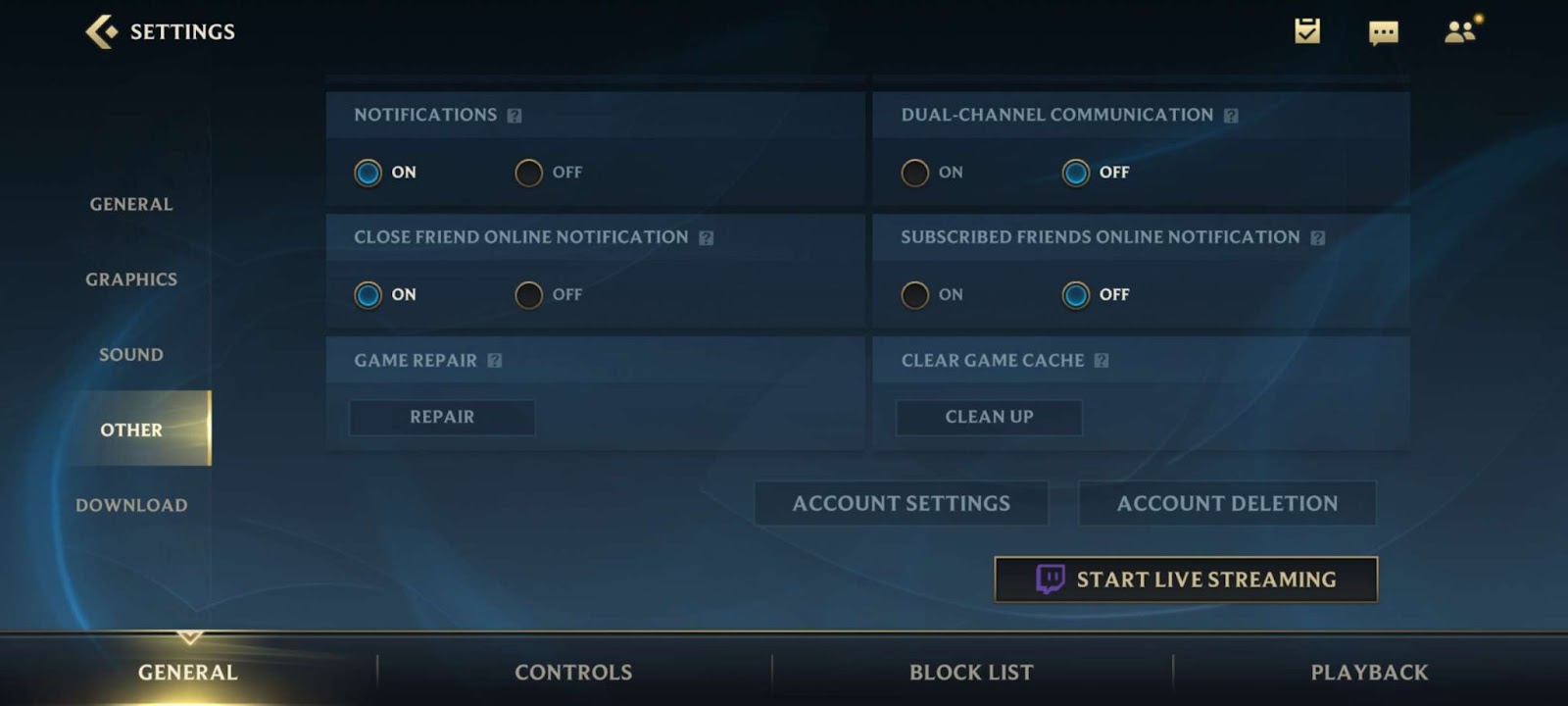The image size is (1568, 706).
Task: Select the General section in the sidebar
Action: pos(131,204)
